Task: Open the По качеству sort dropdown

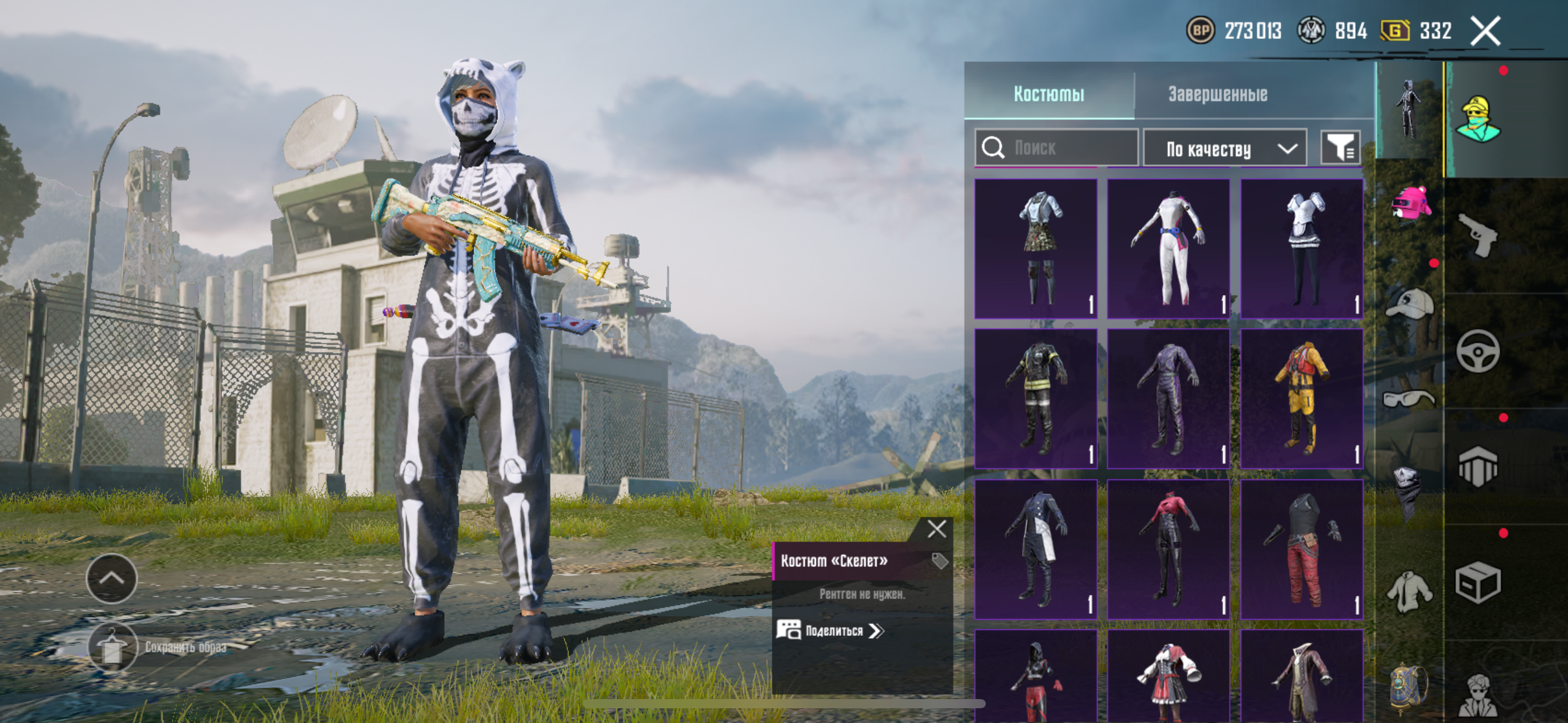Action: click(1224, 148)
